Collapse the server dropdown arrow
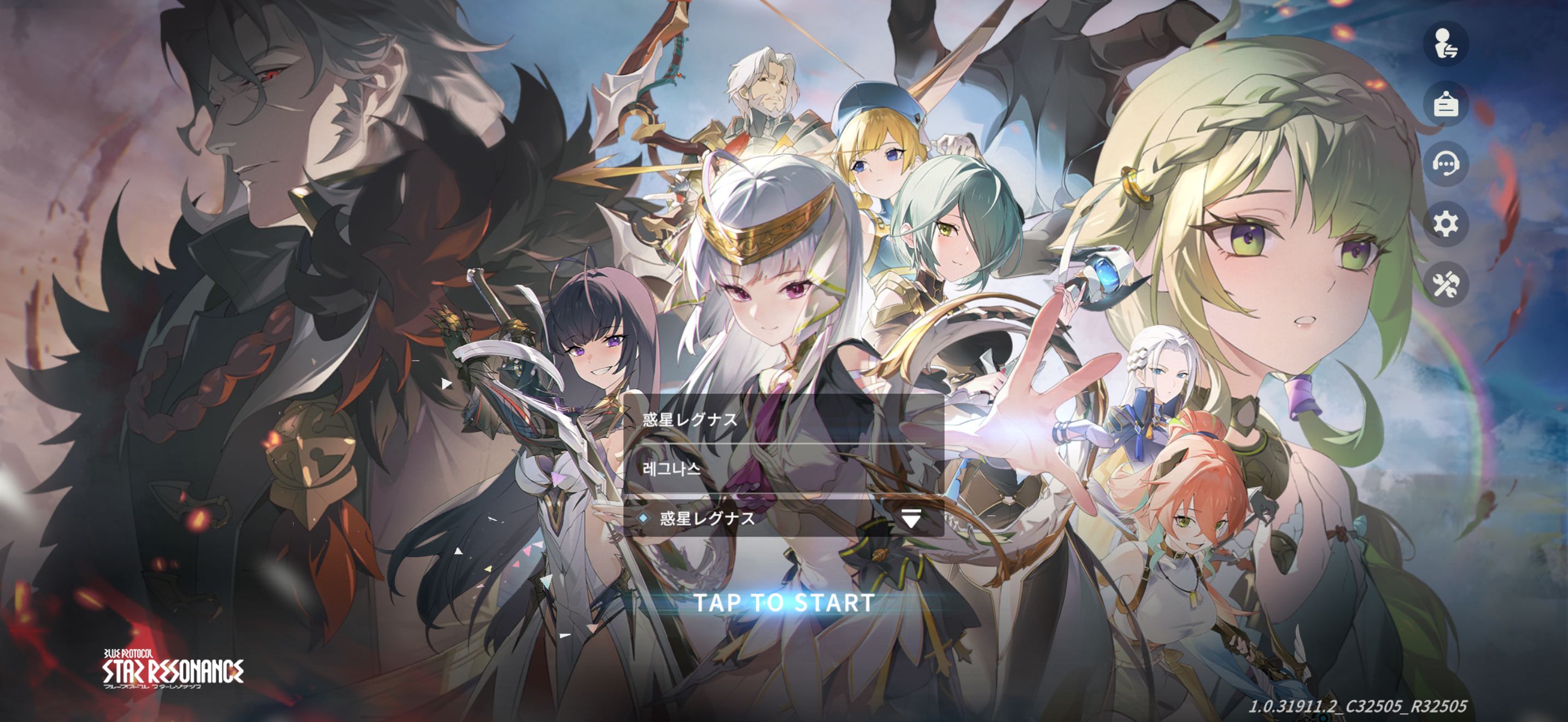Screen dimensions: 1568x722 [911, 518]
